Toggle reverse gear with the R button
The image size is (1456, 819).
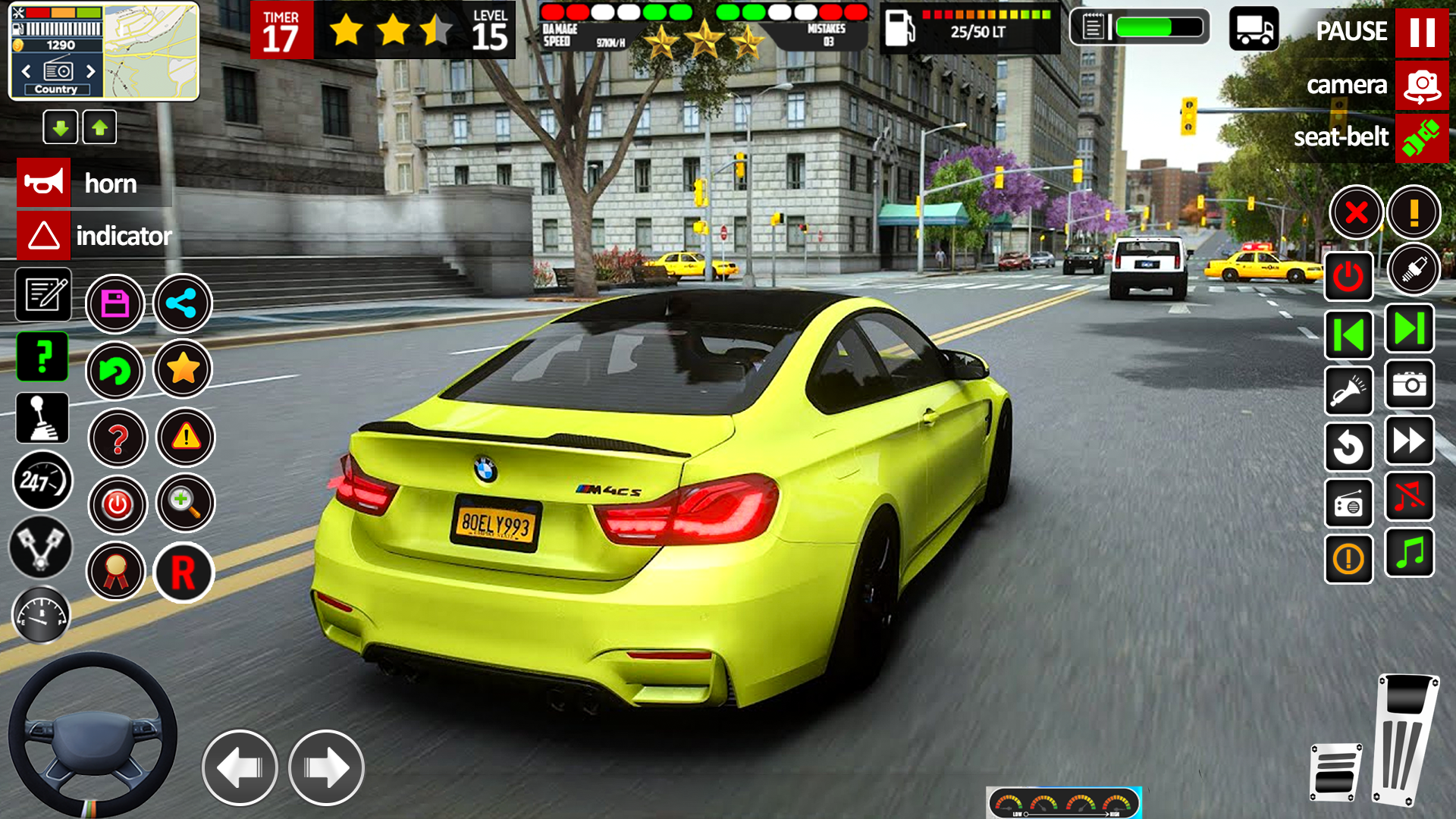(184, 573)
